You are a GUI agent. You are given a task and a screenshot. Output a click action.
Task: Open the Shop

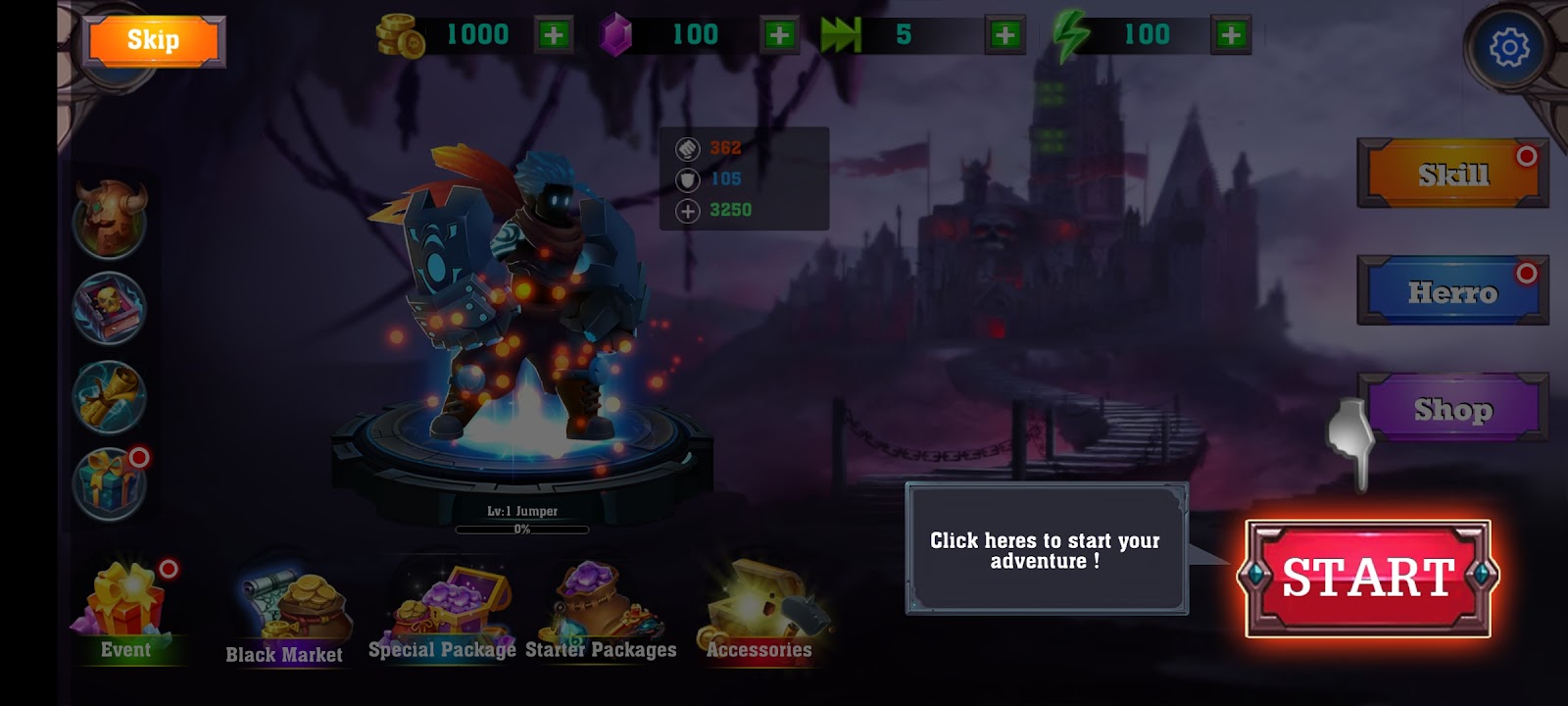(1451, 408)
